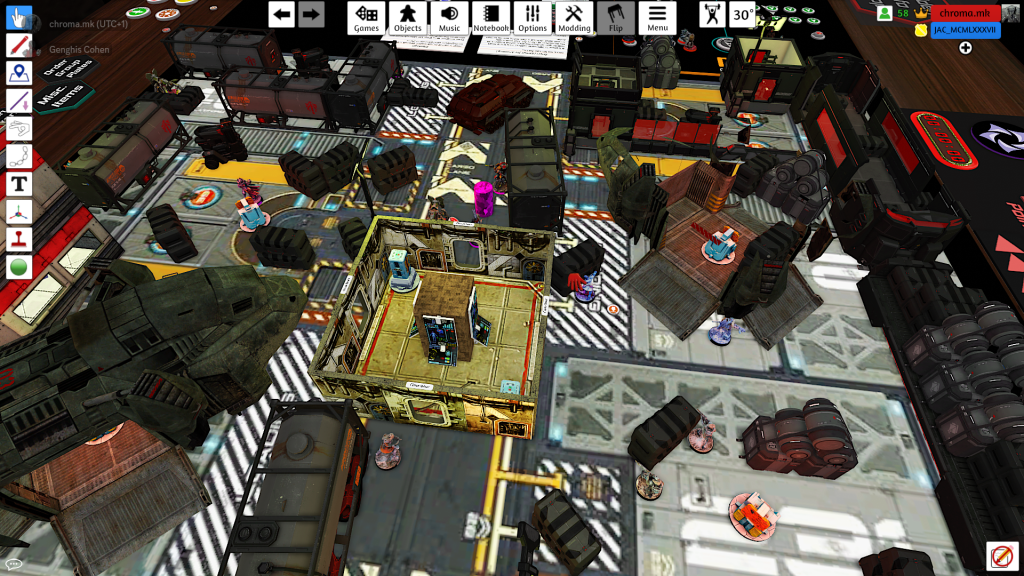Click the plus button under player names
The width and height of the screenshot is (1024, 576).
(x=966, y=48)
